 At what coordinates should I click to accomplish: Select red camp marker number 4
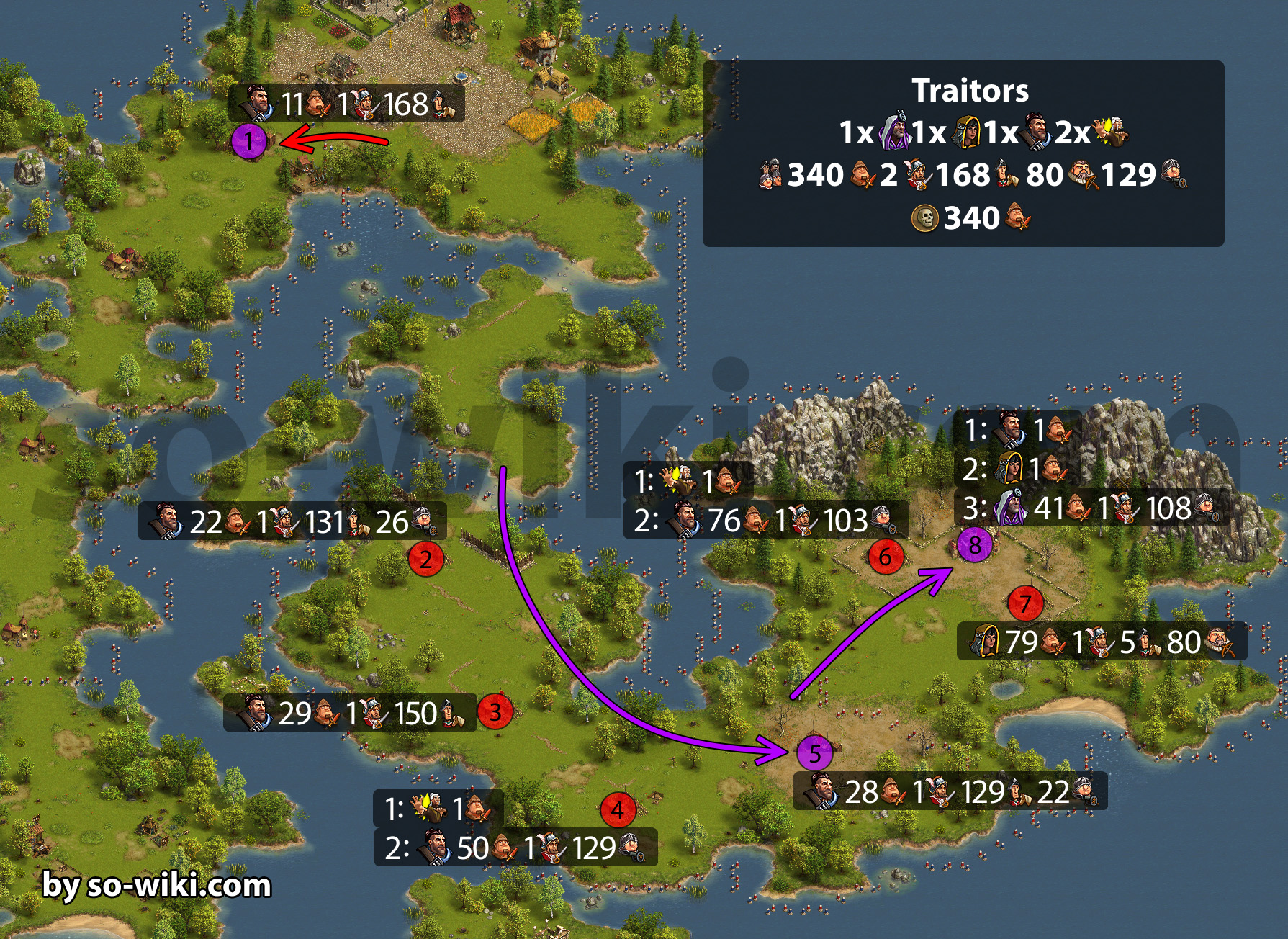[618, 810]
